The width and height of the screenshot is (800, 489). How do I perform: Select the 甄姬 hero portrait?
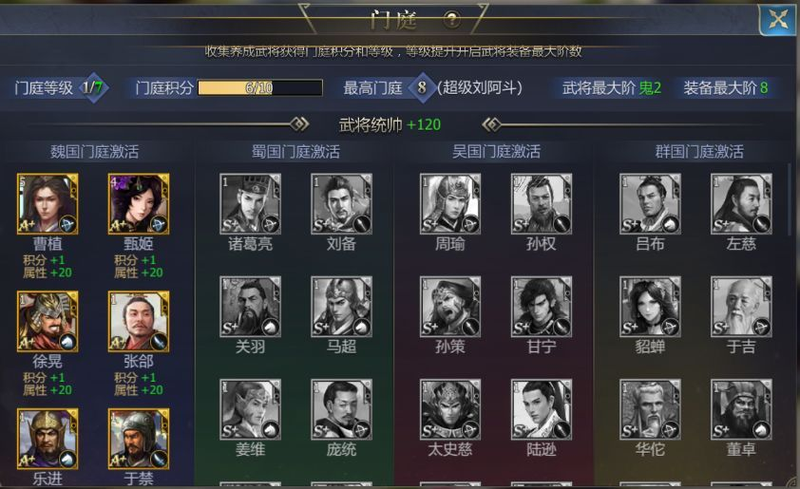tap(139, 204)
